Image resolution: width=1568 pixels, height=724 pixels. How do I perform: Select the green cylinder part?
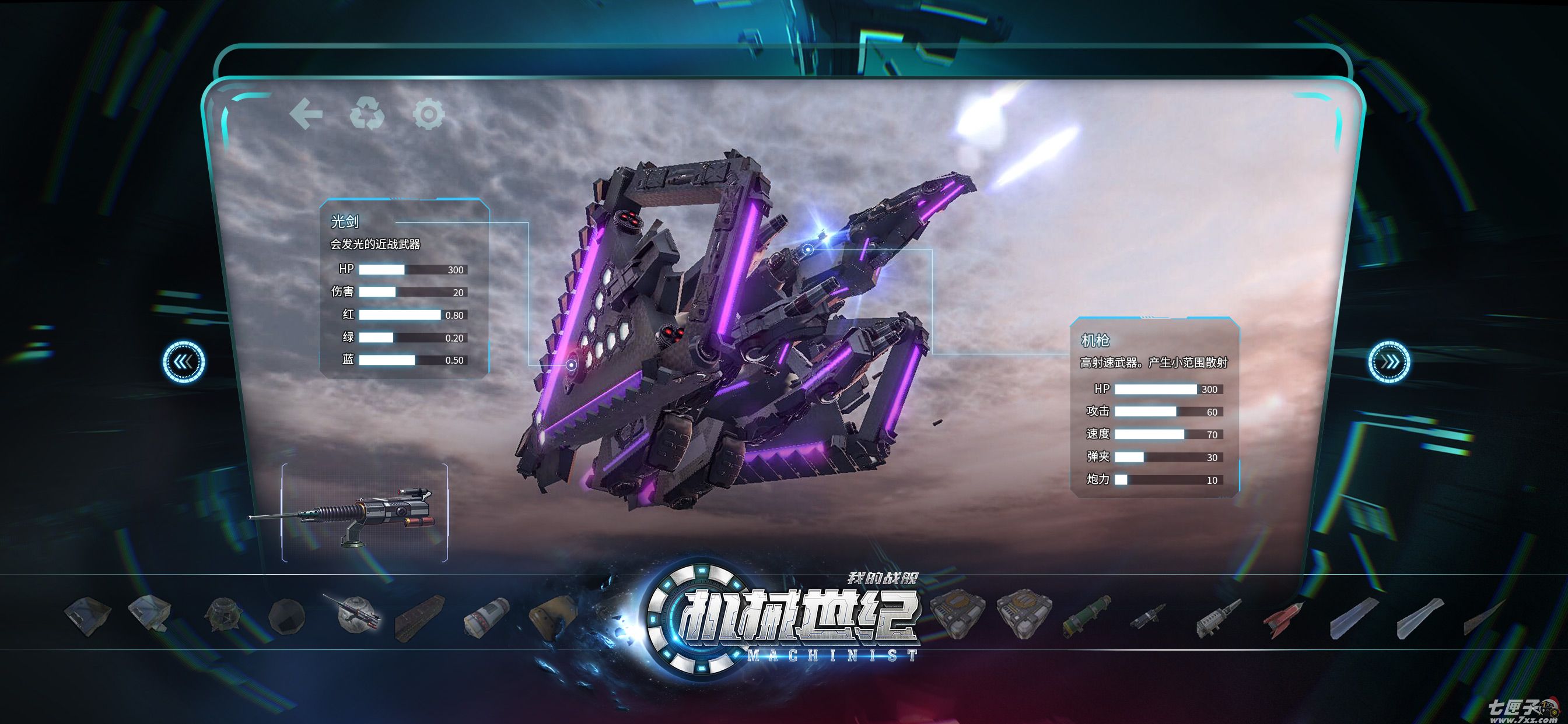click(1087, 617)
